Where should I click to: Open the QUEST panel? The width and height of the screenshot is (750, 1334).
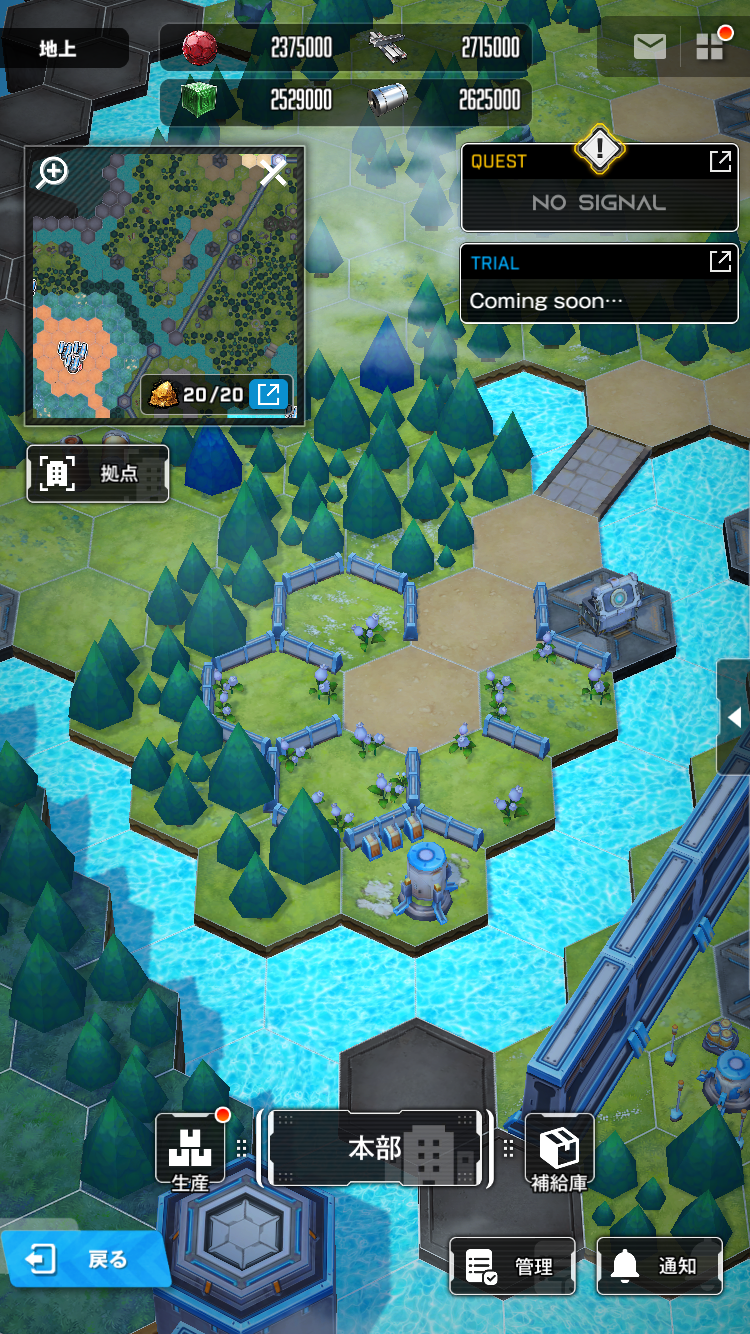point(599,187)
